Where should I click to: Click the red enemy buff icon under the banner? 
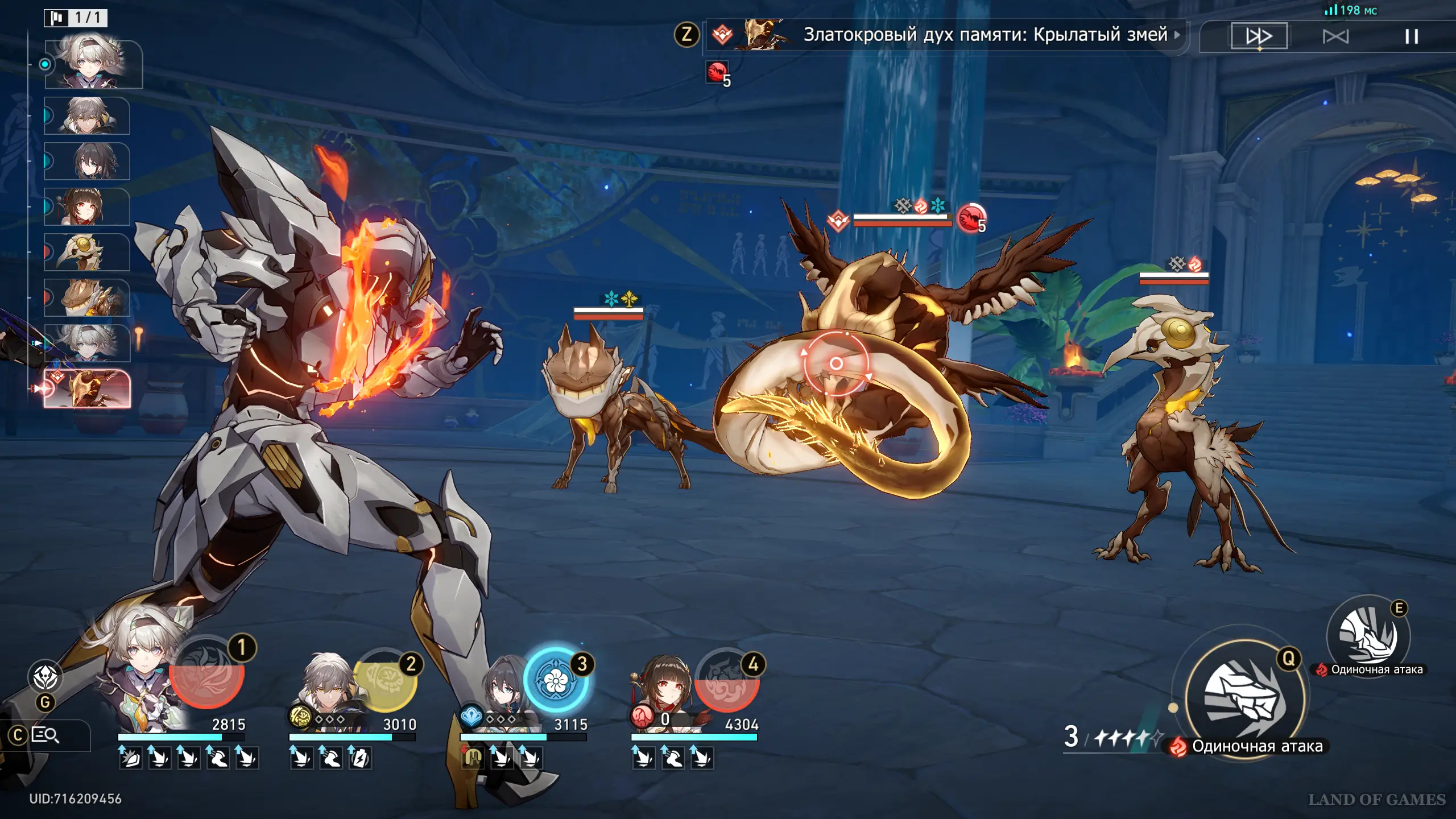click(x=717, y=73)
